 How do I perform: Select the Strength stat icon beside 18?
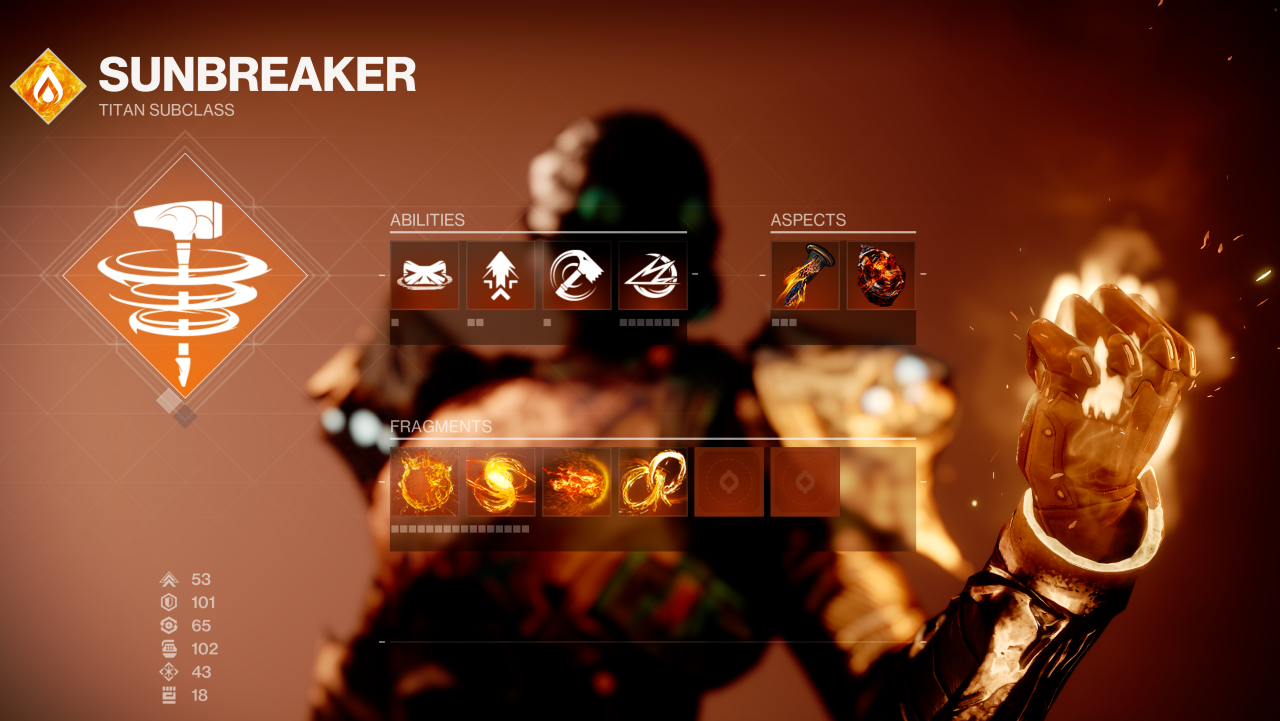click(x=168, y=695)
